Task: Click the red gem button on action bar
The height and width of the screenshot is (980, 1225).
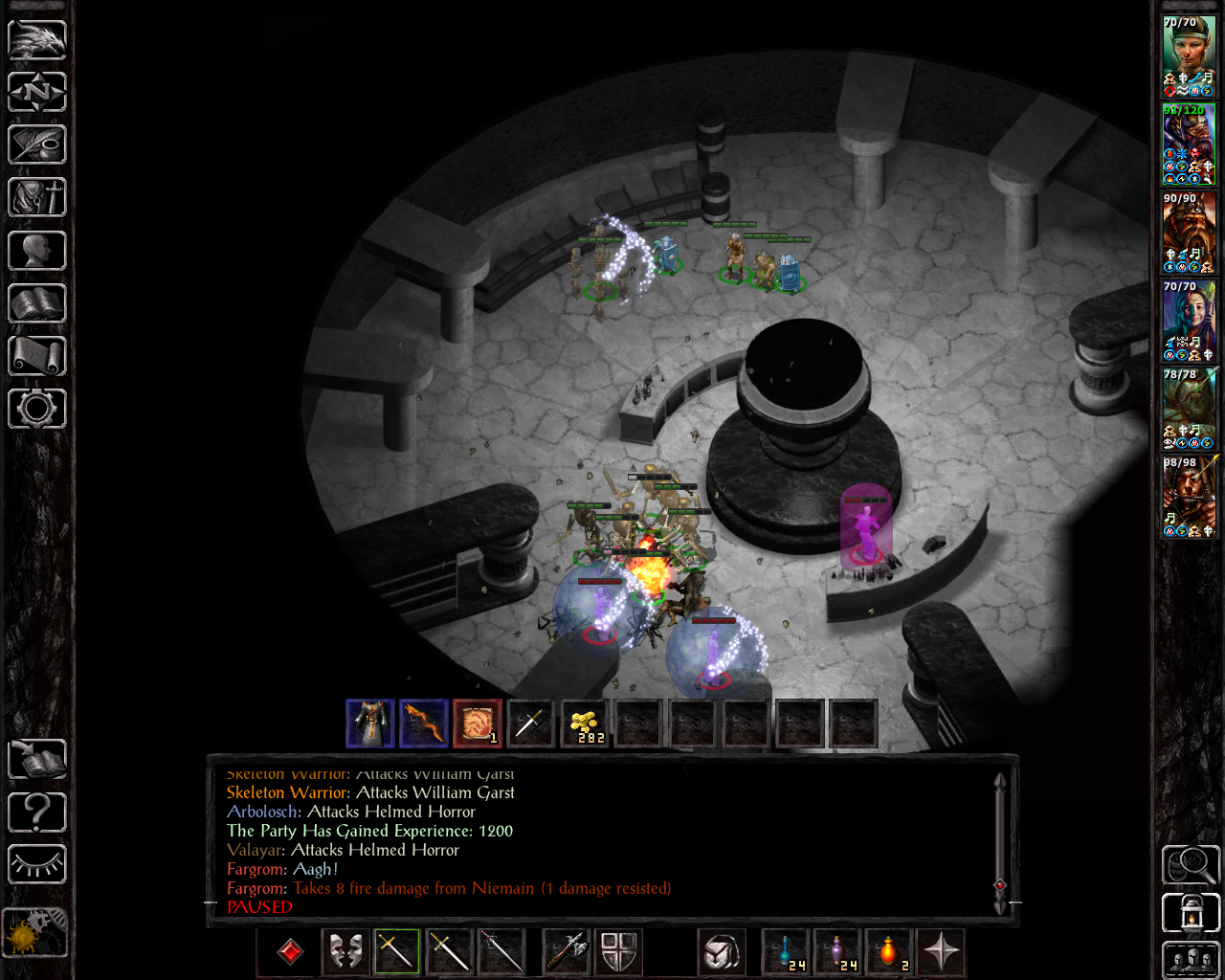Action: tap(290, 952)
